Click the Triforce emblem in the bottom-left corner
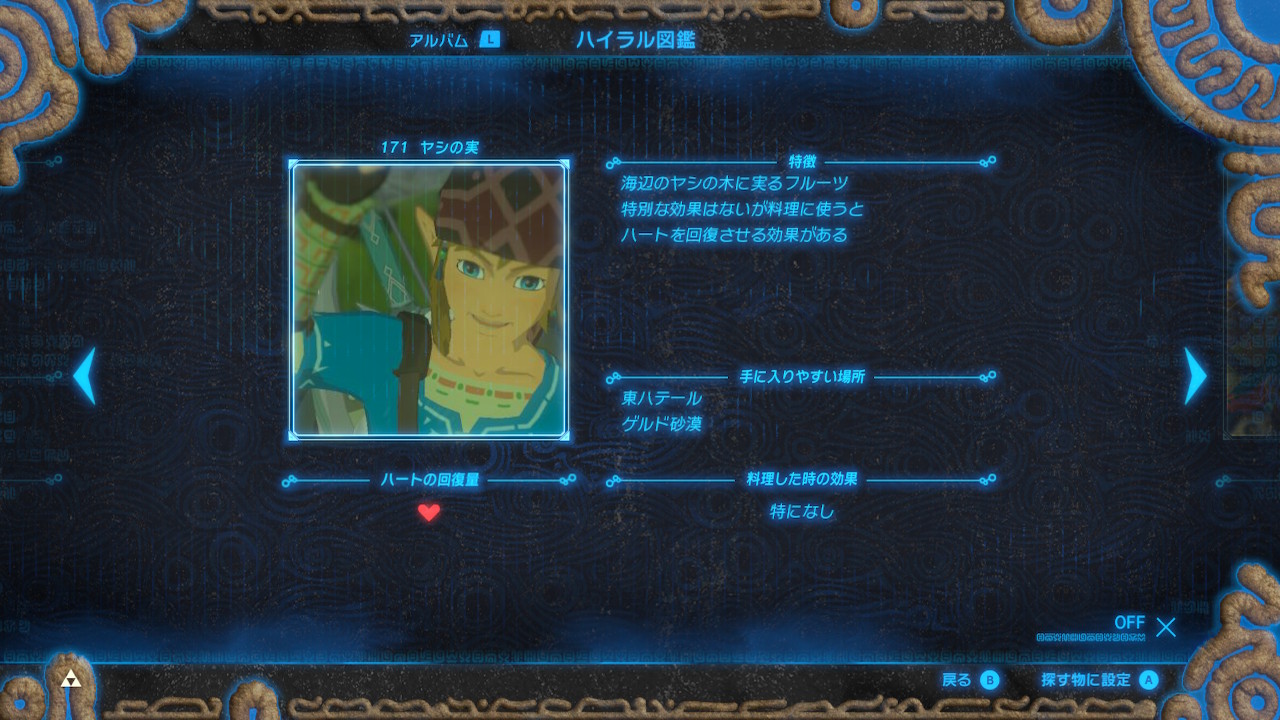Image resolution: width=1280 pixels, height=720 pixels. 70,677
